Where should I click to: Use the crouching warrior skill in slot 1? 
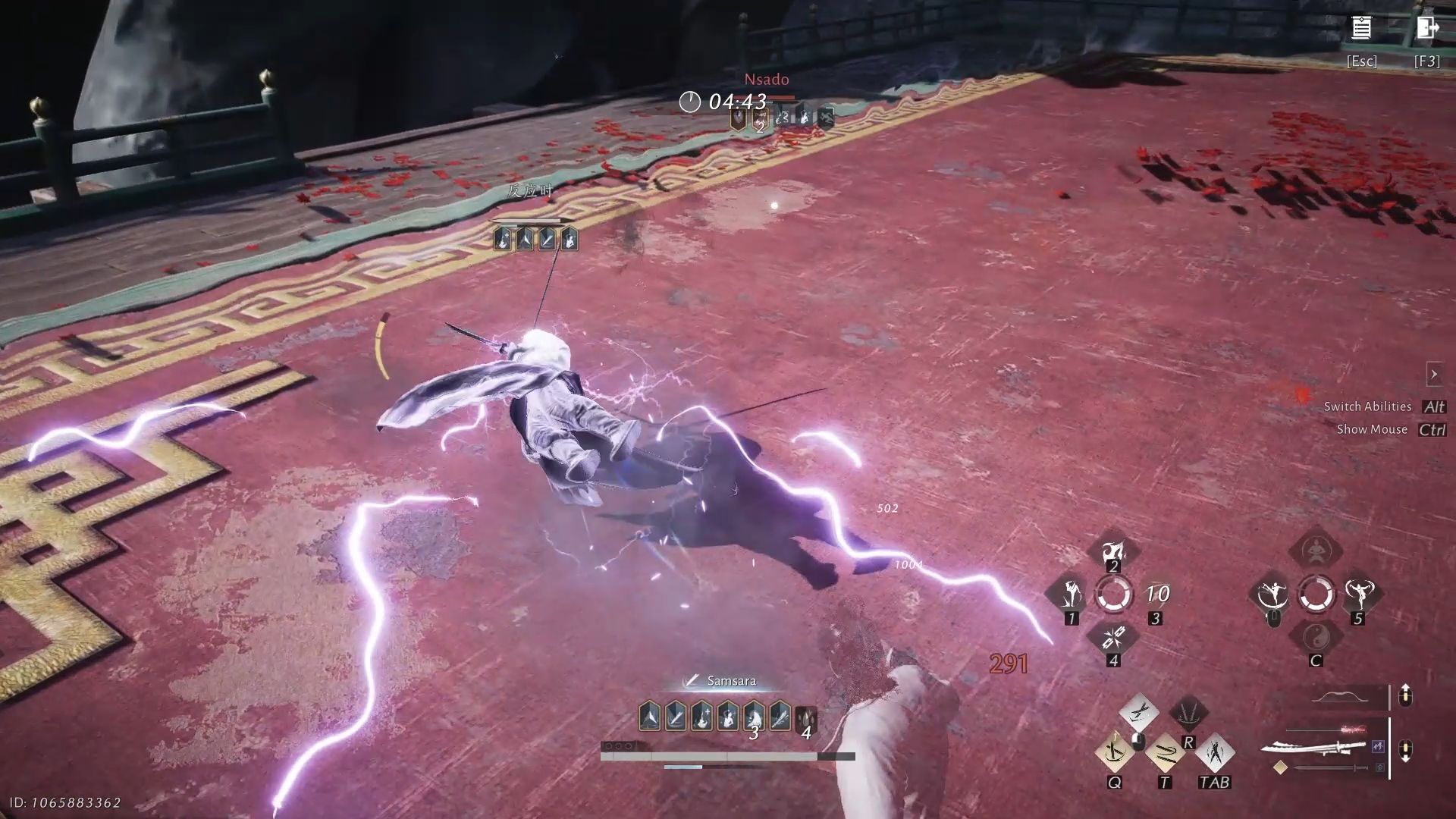coord(1071,594)
